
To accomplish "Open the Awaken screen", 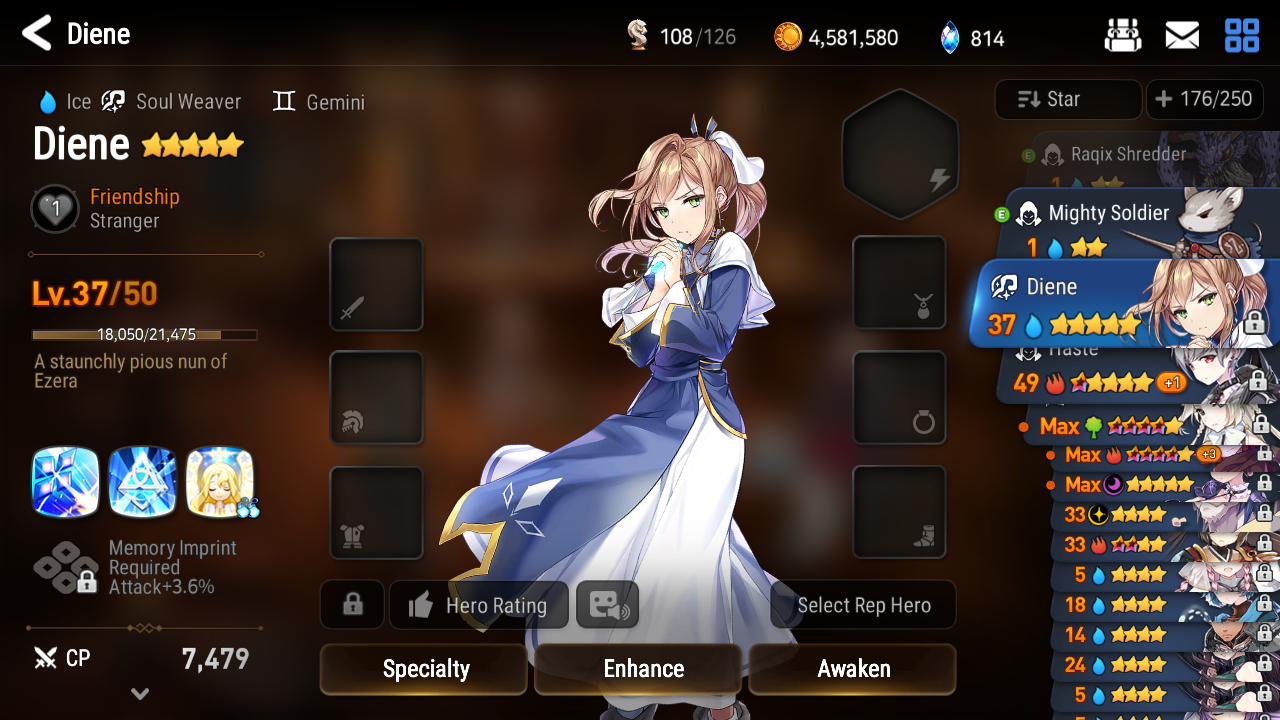I will [853, 669].
